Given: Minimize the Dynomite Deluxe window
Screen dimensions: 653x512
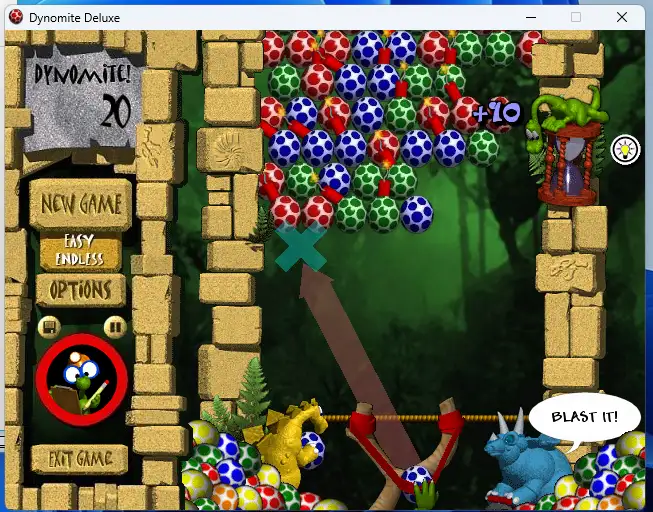Looking at the screenshot, I should tap(527, 17).
